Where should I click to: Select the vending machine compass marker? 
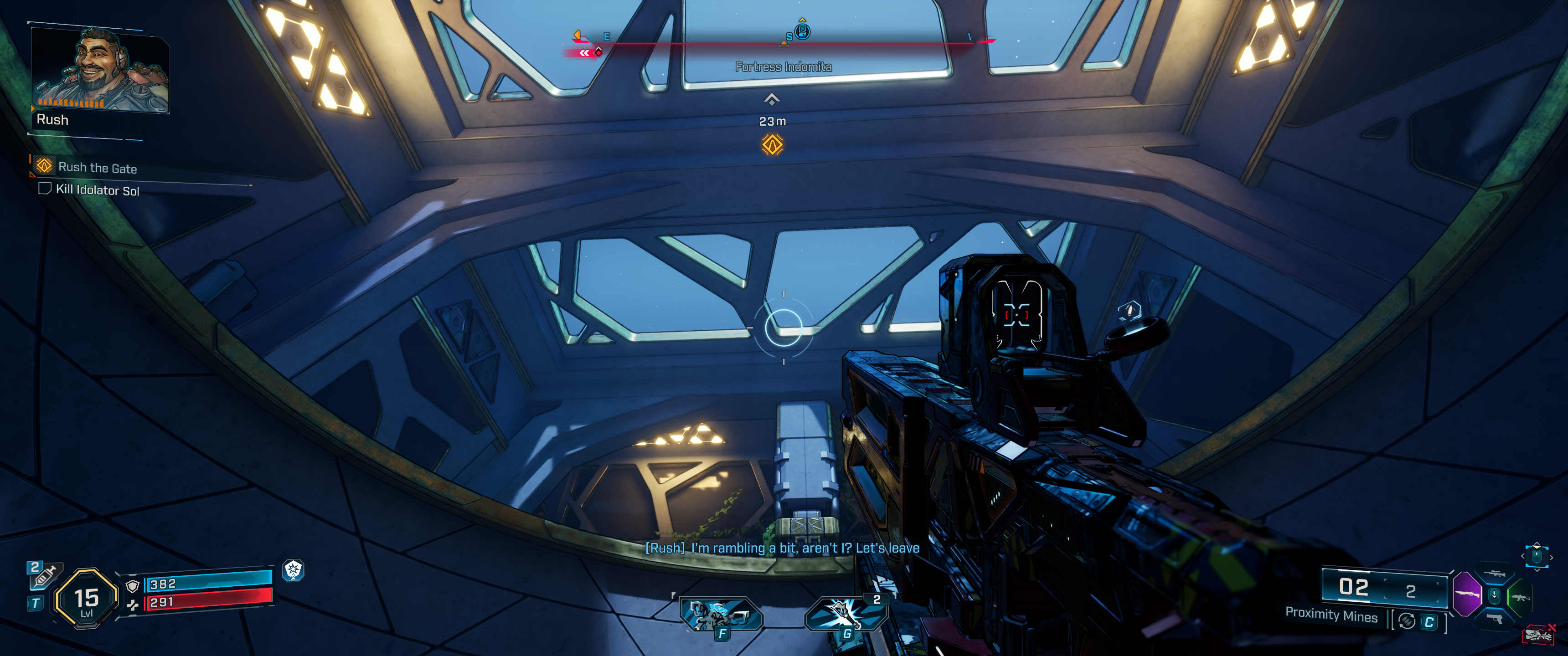(803, 31)
